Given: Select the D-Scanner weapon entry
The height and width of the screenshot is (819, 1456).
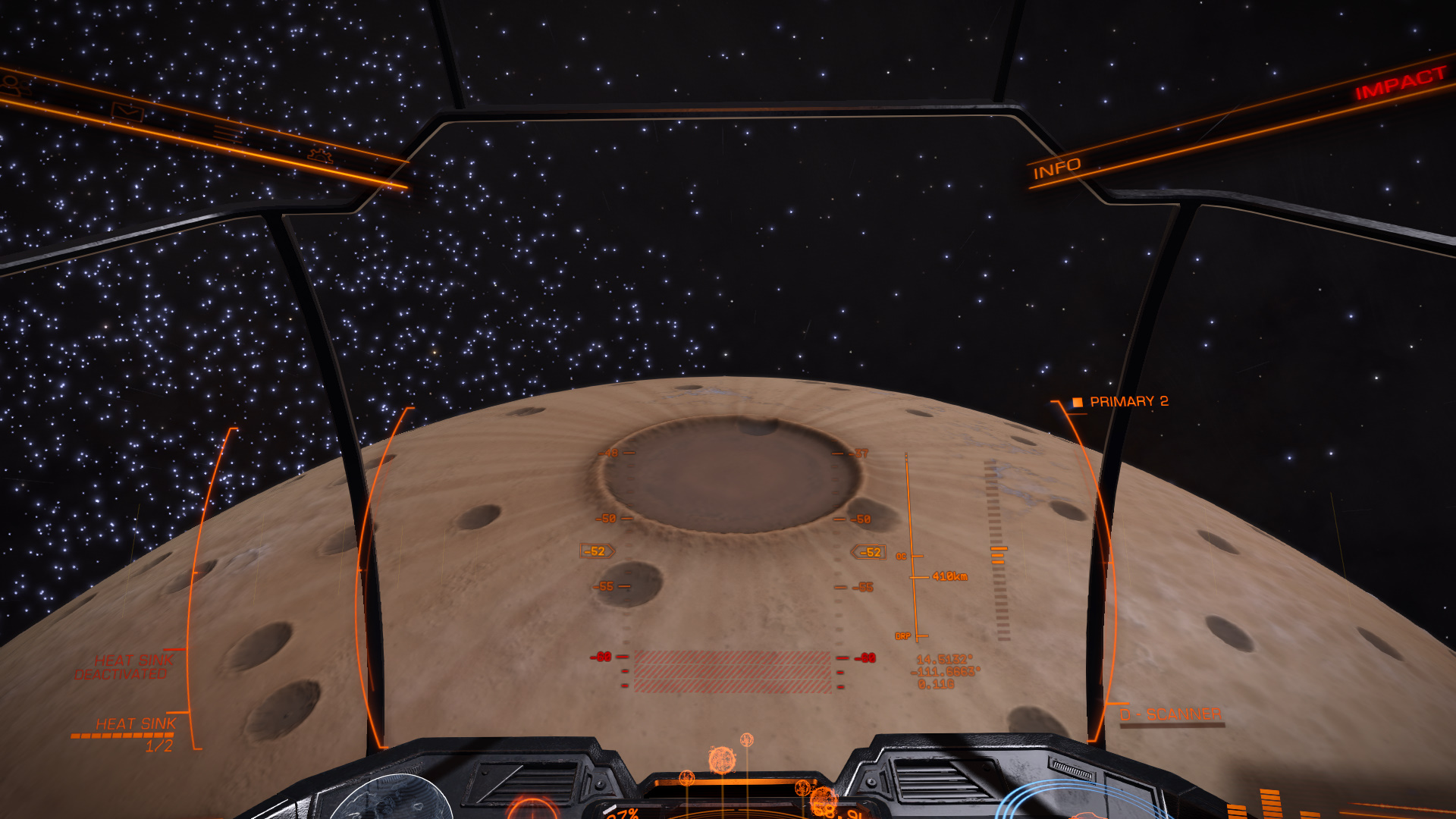Looking at the screenshot, I should click(x=1170, y=714).
